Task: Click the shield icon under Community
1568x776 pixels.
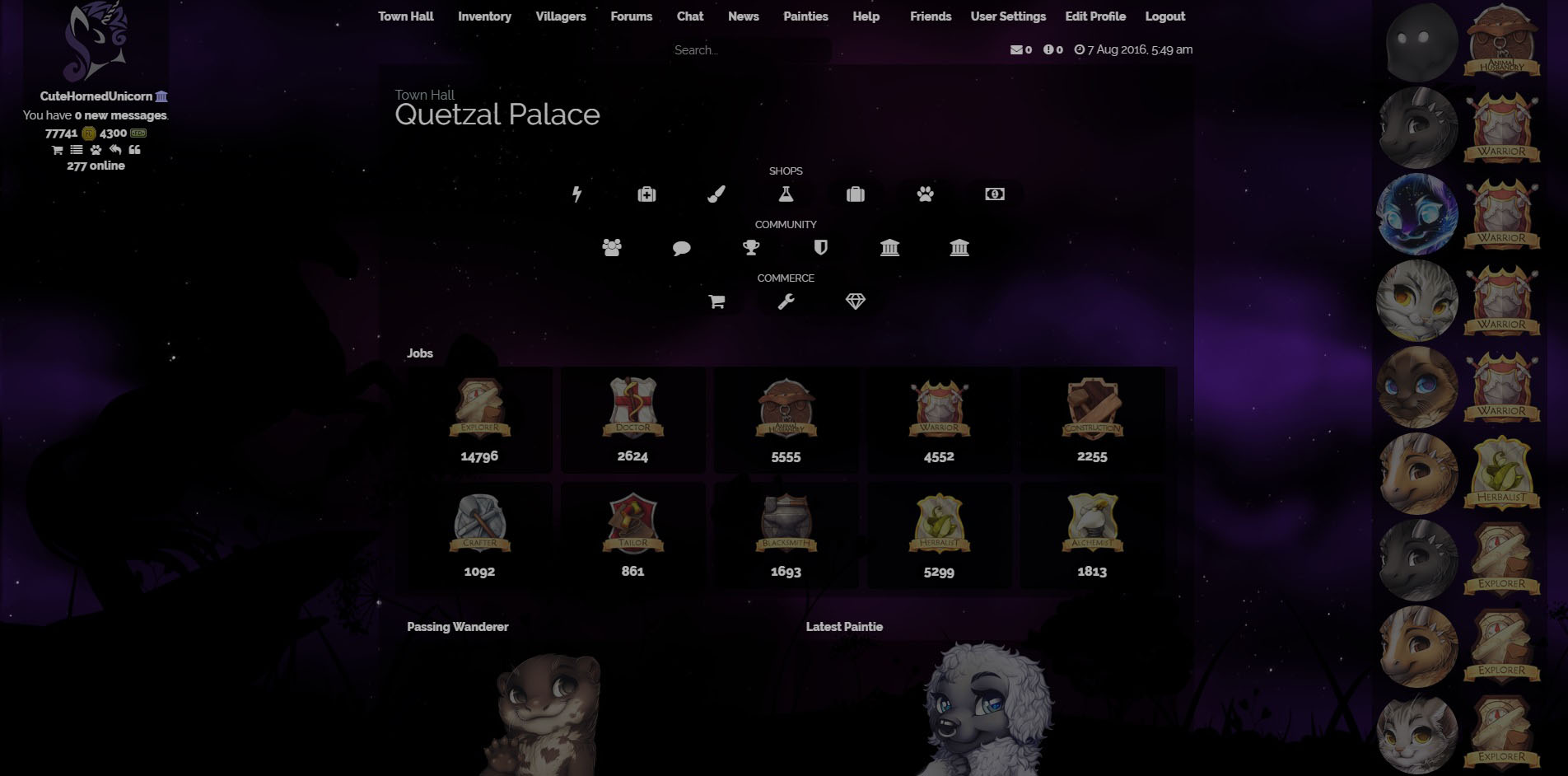Action: click(820, 248)
